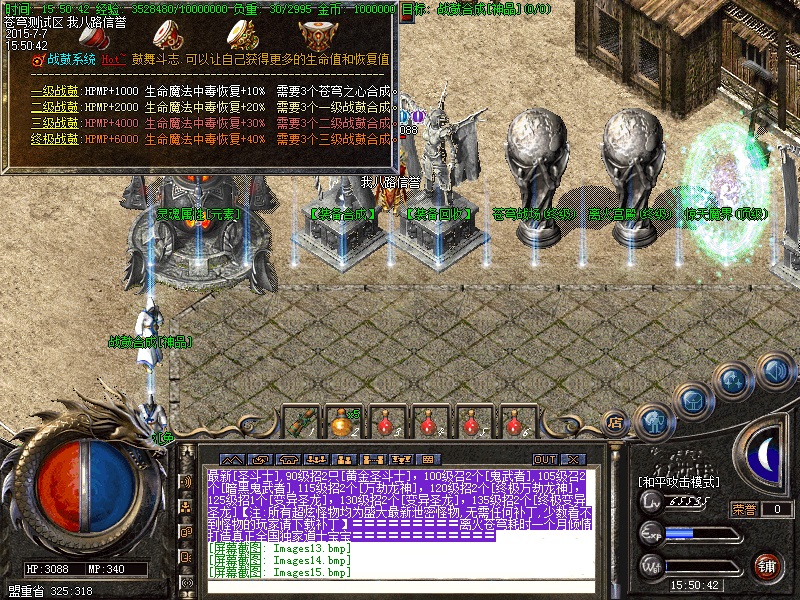The height and width of the screenshot is (600, 800).
Task: Close the game with the X button
Action: [x=573, y=460]
